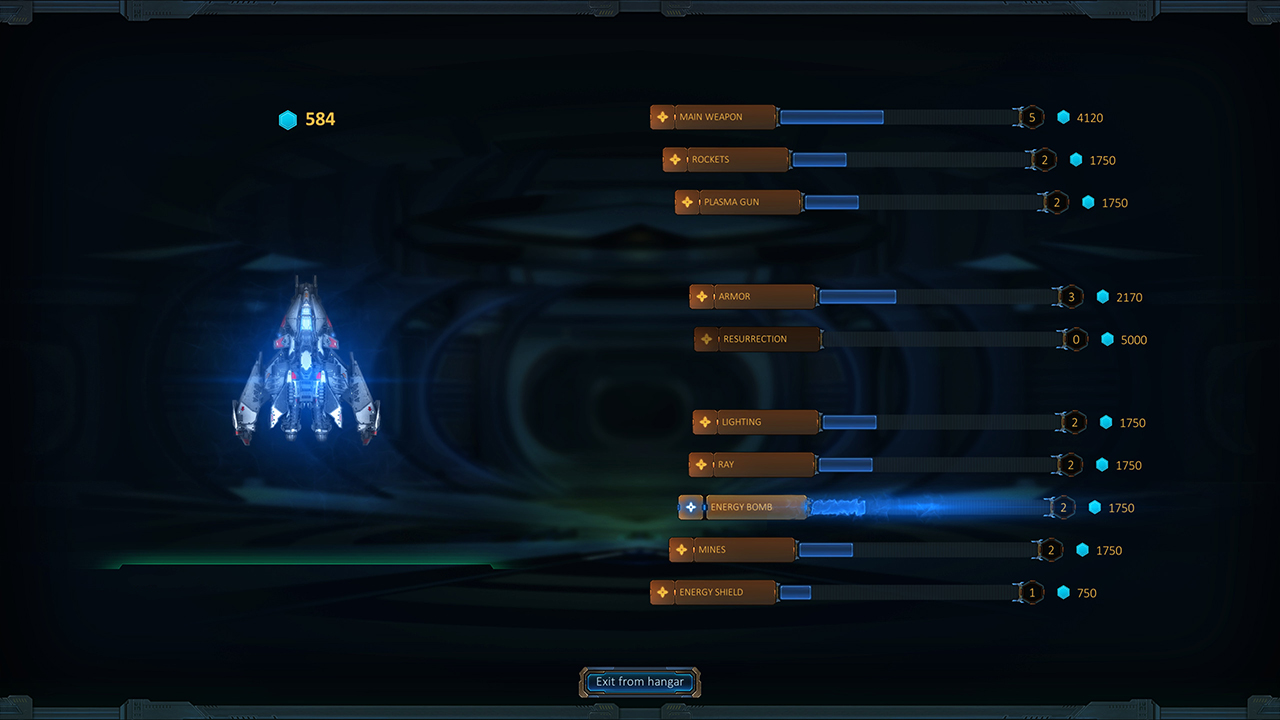
Task: Click the Exit from hangar button
Action: click(639, 682)
